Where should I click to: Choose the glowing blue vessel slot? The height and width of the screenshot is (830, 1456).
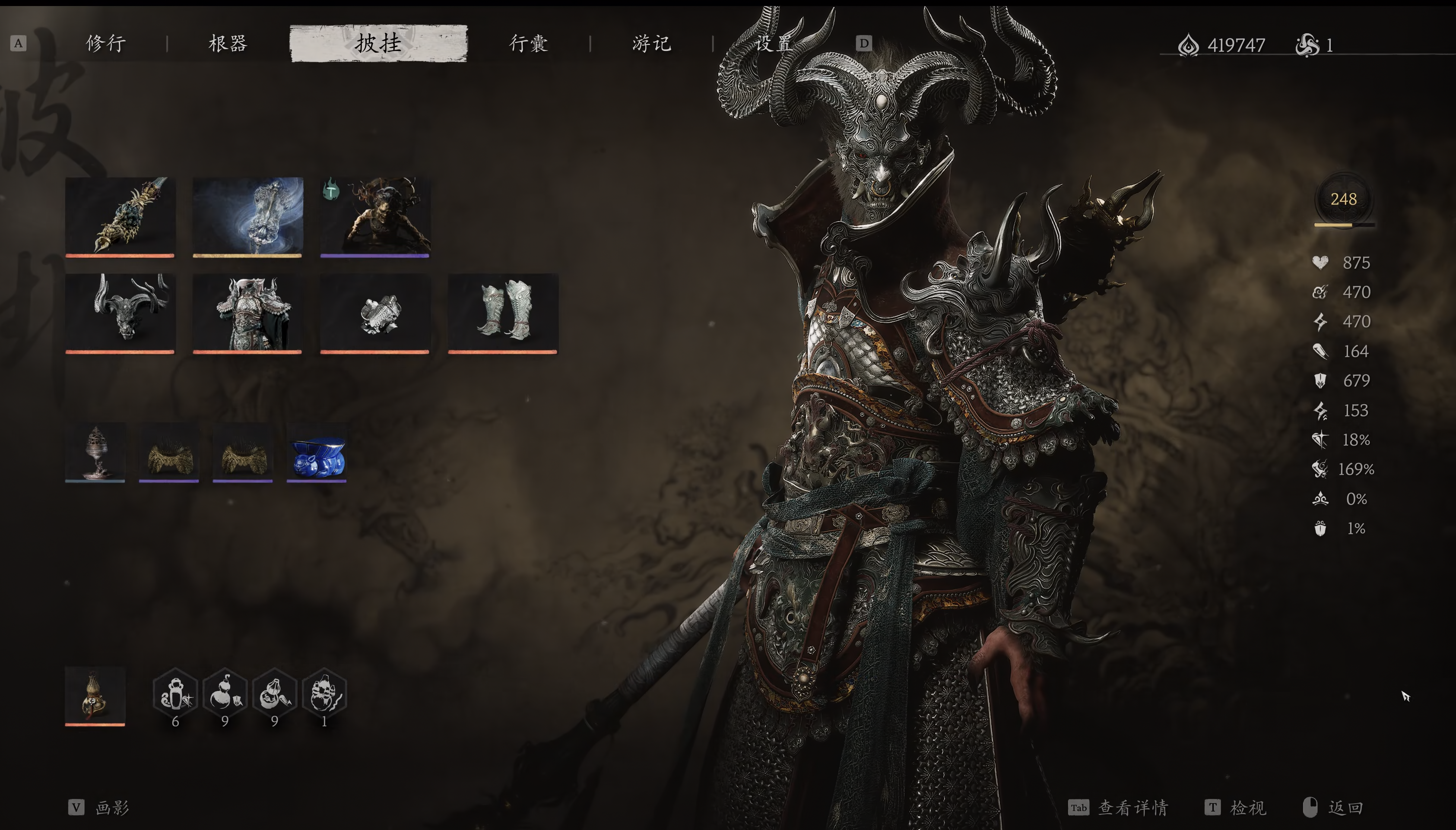247,216
